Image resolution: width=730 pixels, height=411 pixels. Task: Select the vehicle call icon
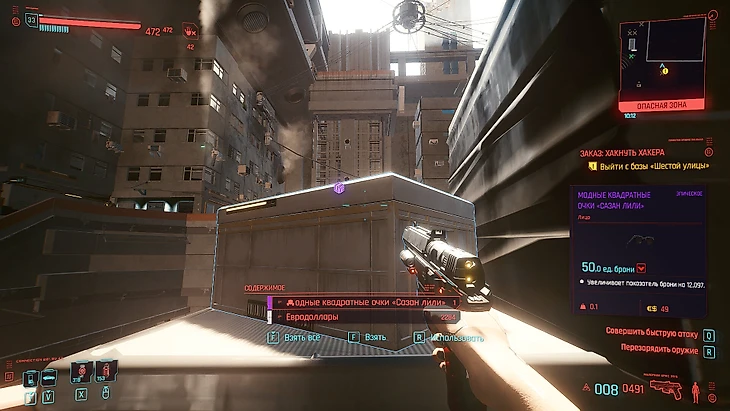click(x=49, y=377)
